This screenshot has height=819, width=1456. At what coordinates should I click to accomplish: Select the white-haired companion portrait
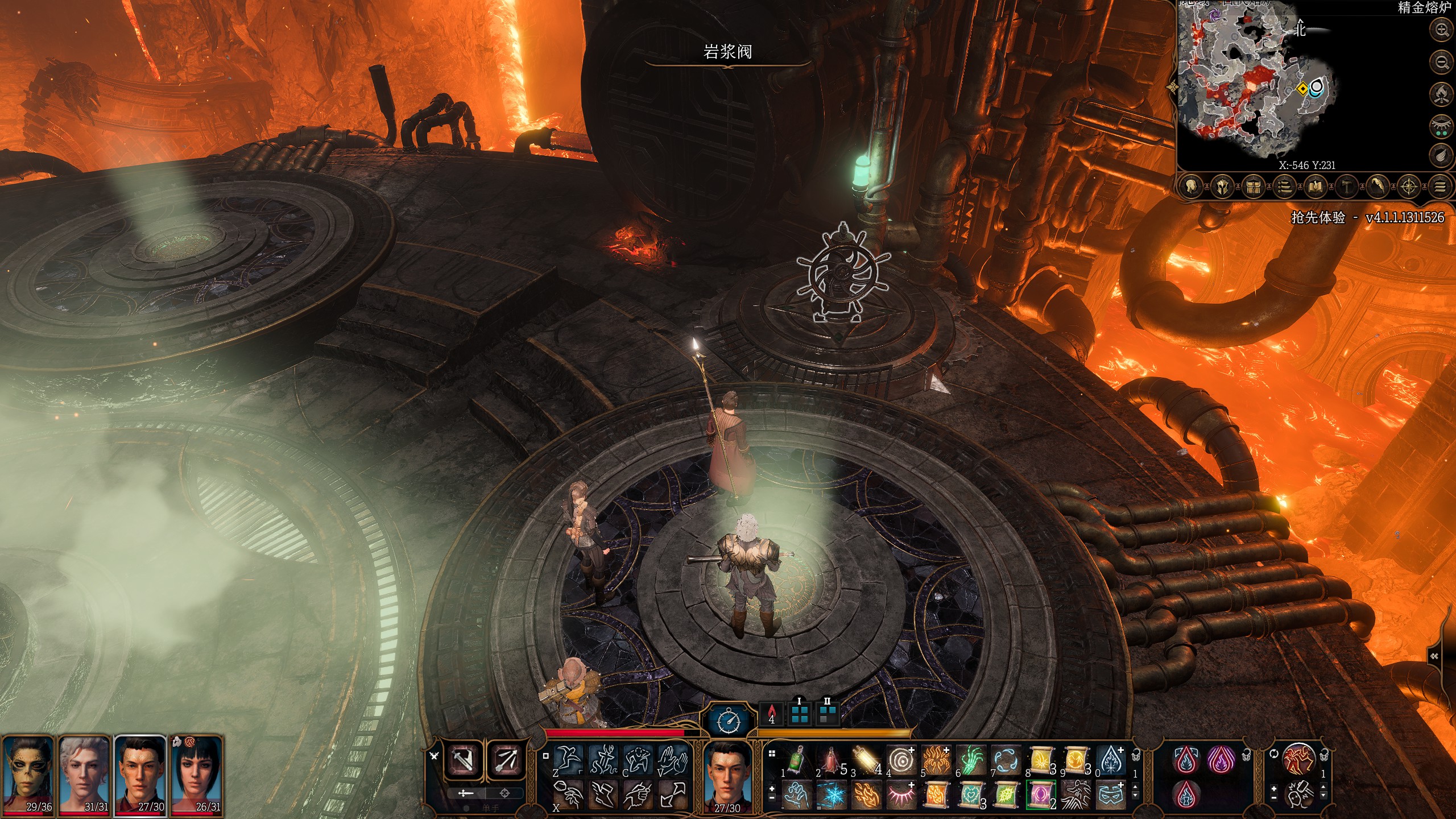point(84,773)
